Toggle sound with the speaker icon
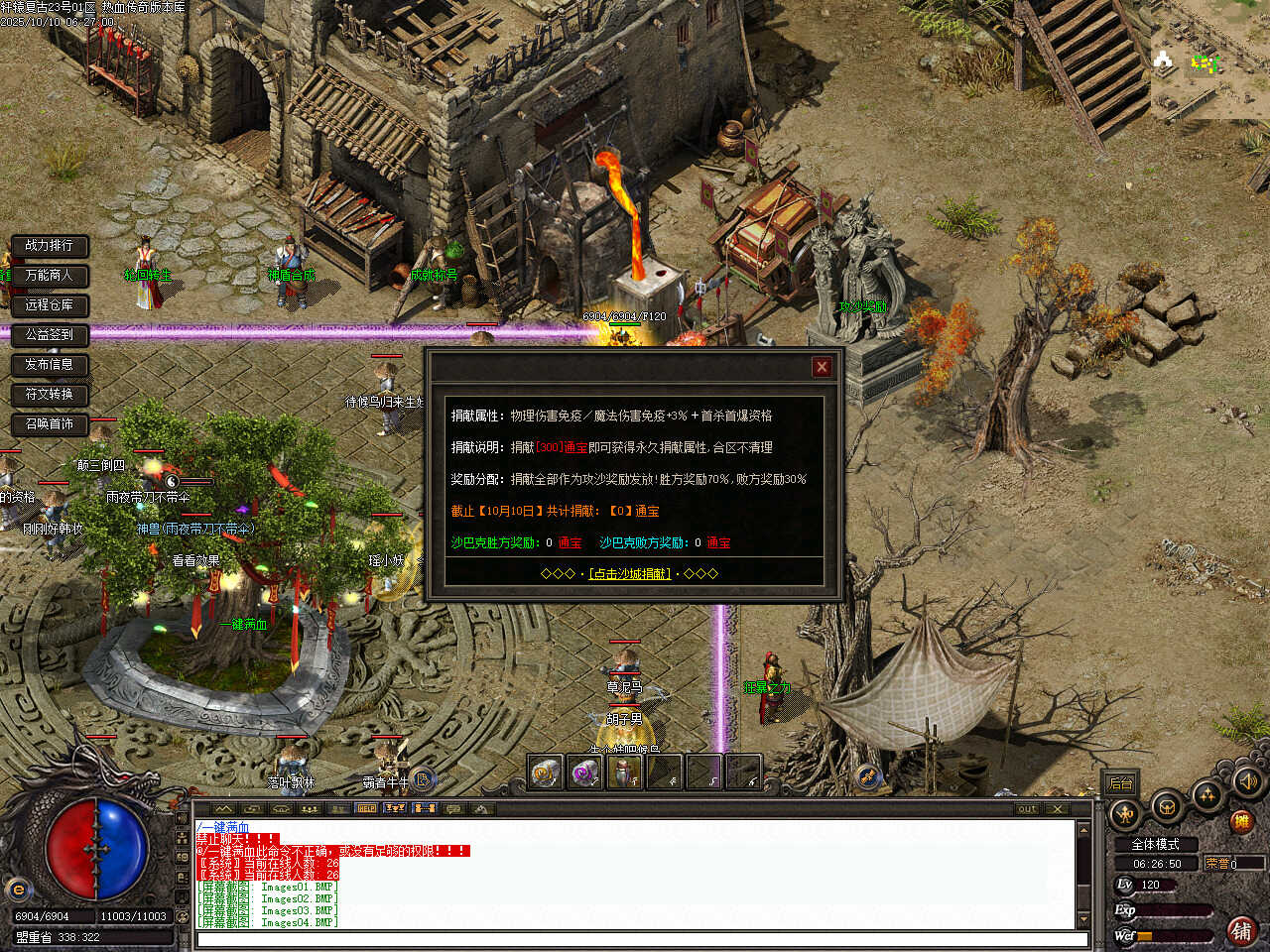 (x=1246, y=781)
